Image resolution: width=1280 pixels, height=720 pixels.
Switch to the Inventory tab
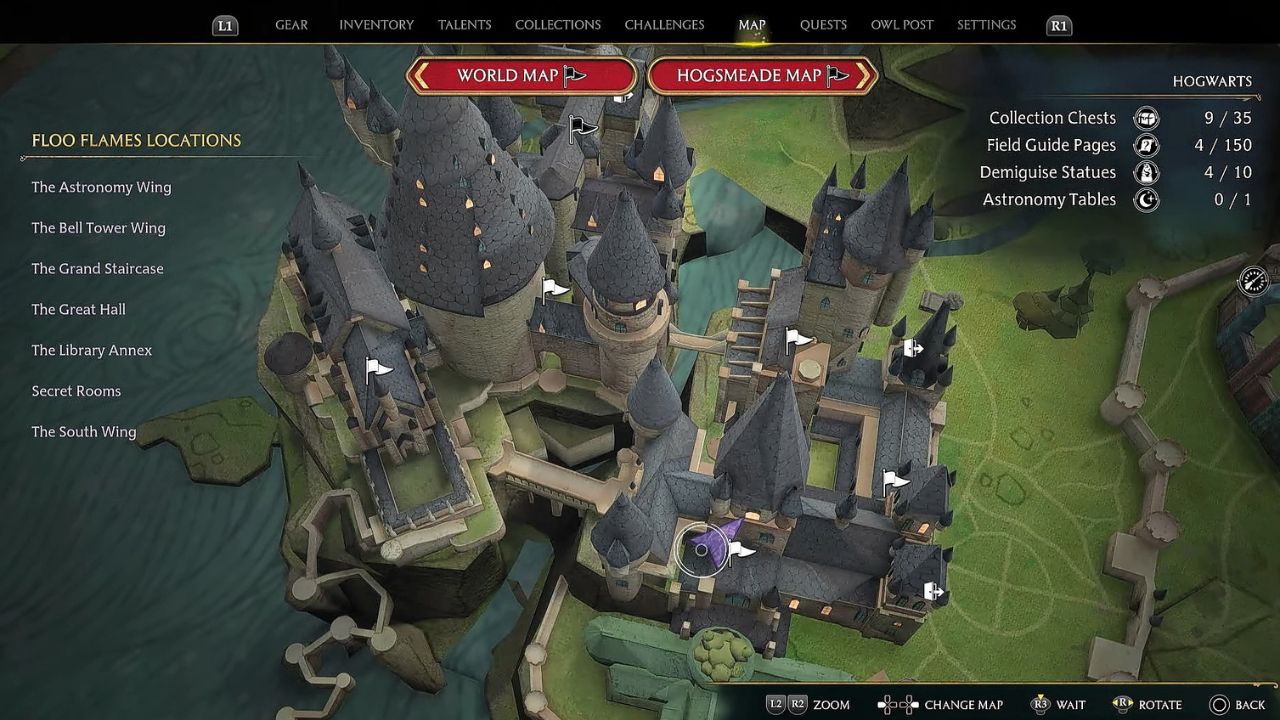pos(375,25)
